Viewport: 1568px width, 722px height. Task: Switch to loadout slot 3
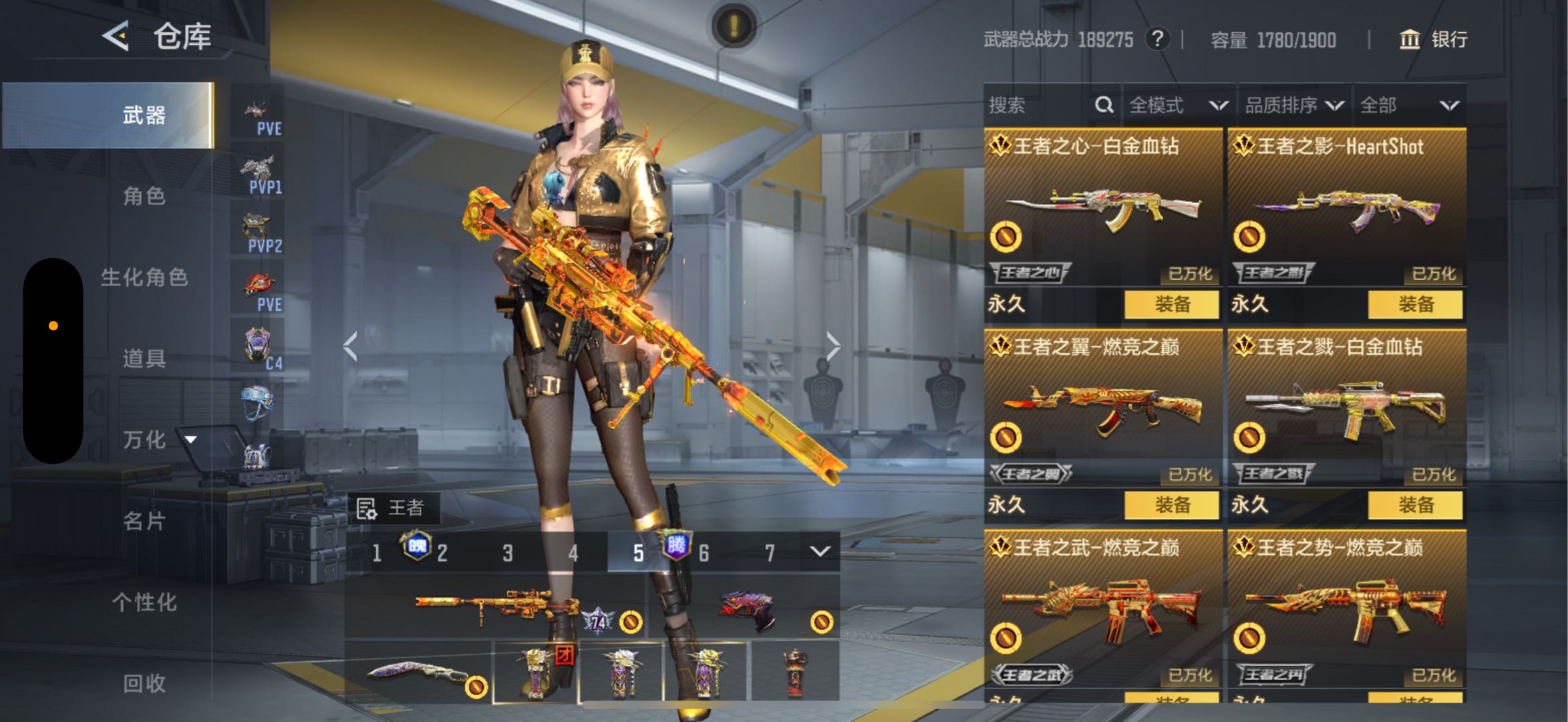click(x=508, y=553)
